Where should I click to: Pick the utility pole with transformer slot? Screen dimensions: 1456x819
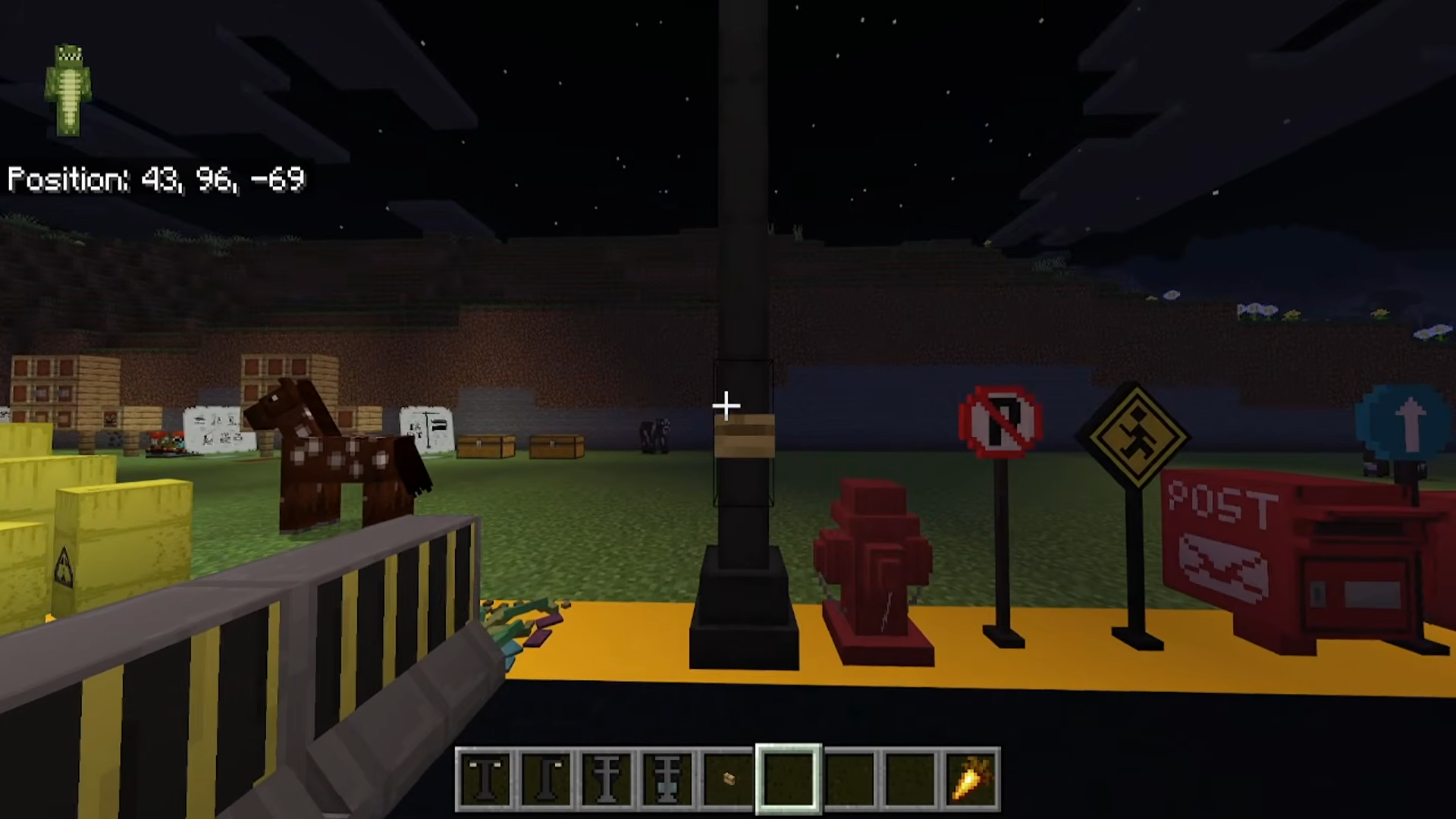[x=667, y=779]
